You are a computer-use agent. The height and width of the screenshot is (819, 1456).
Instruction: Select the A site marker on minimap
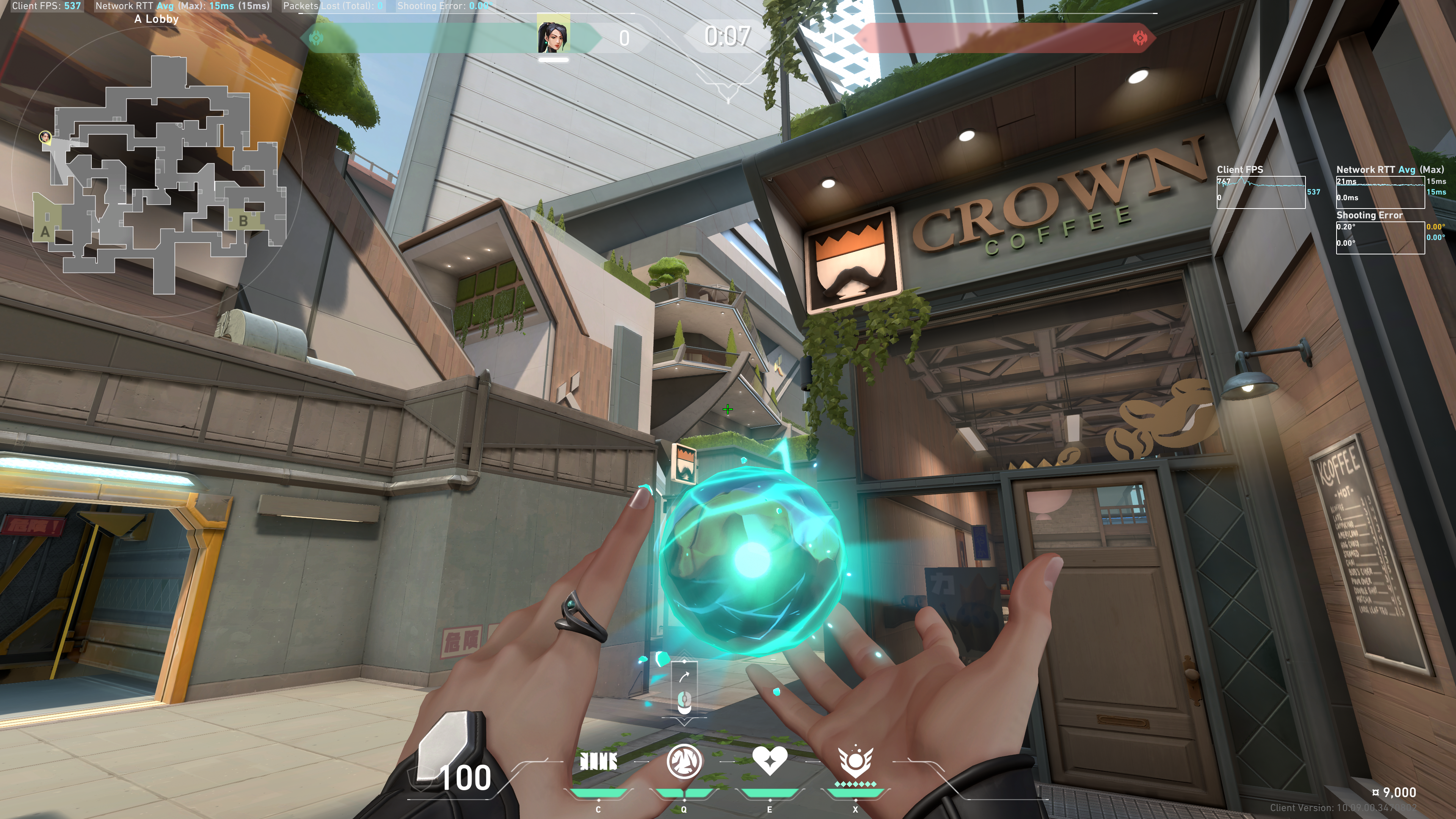(x=45, y=232)
